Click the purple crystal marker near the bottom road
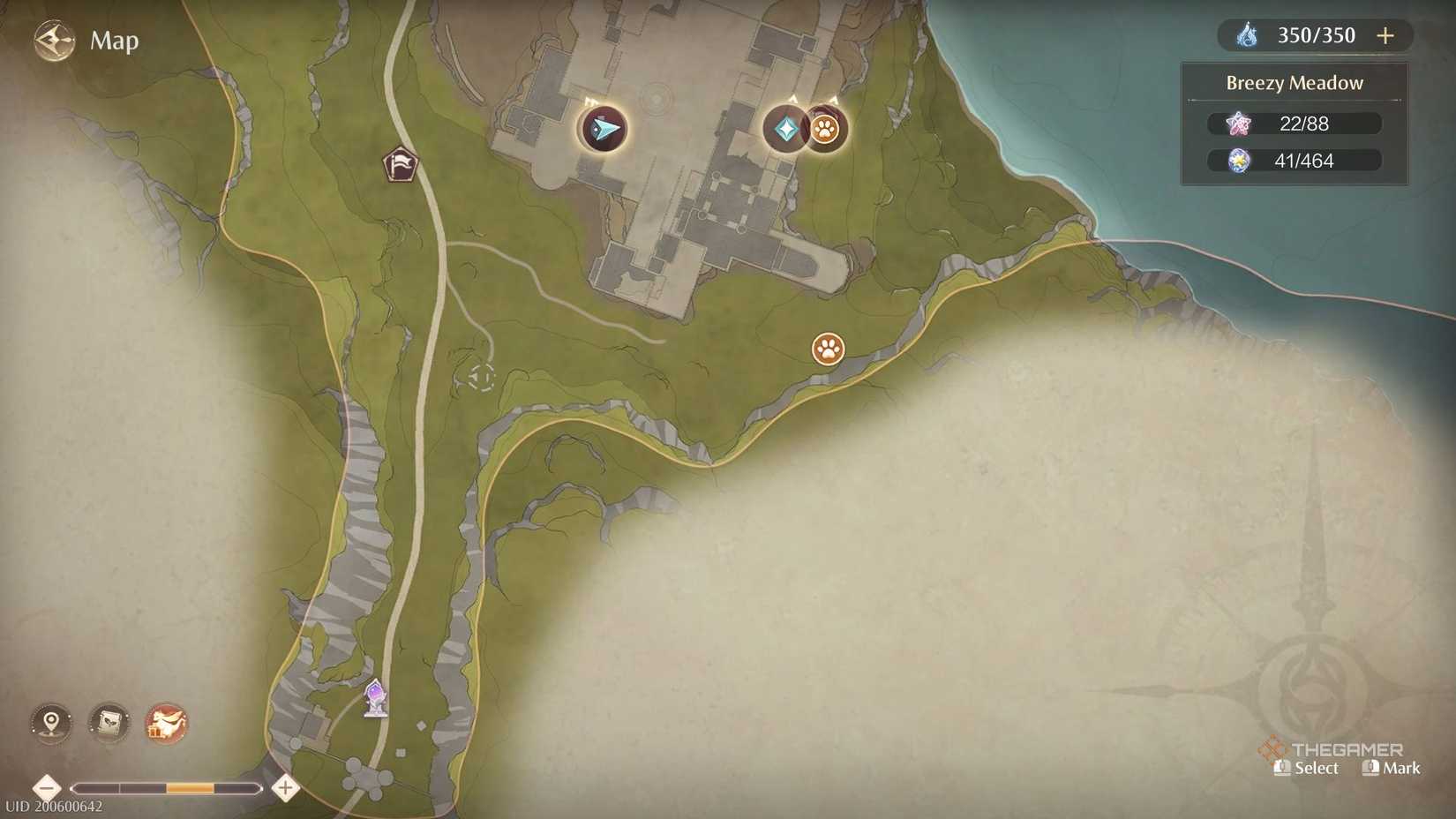Image resolution: width=1456 pixels, height=819 pixels. pos(375,698)
